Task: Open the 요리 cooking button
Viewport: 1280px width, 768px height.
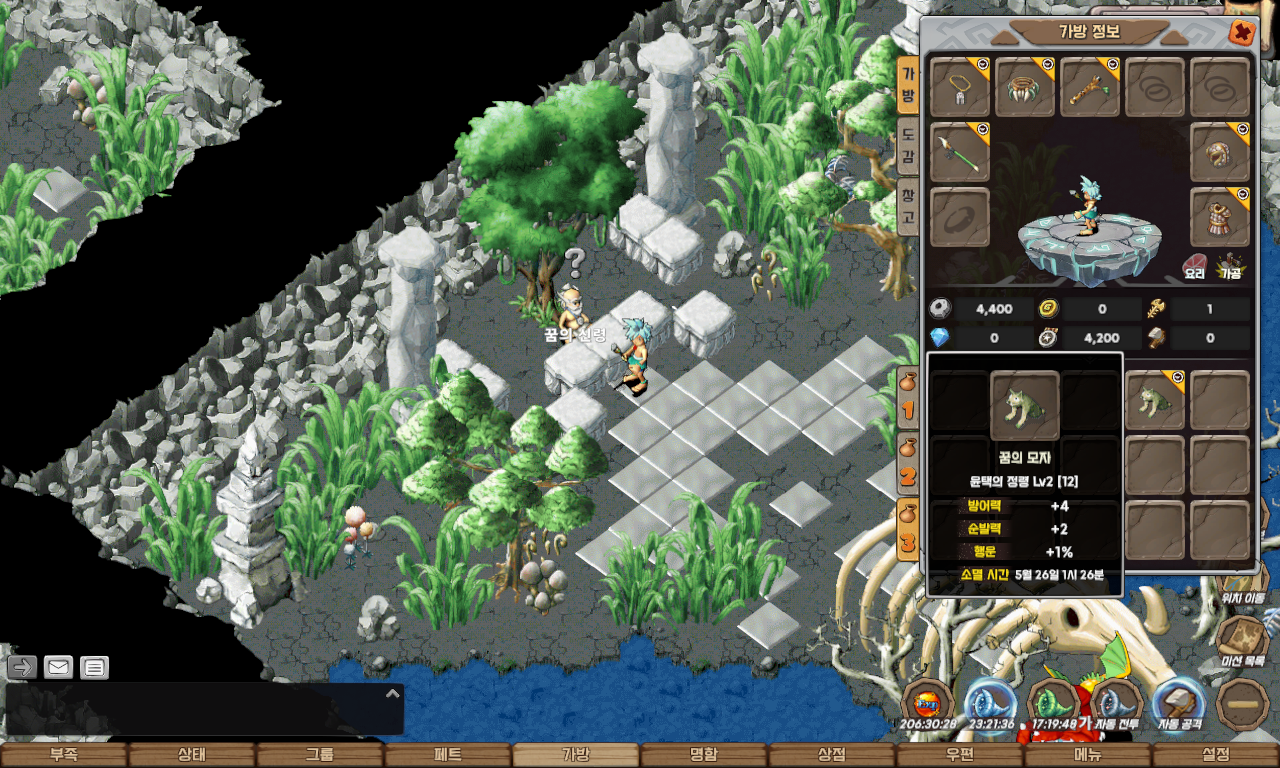Action: pos(1195,265)
